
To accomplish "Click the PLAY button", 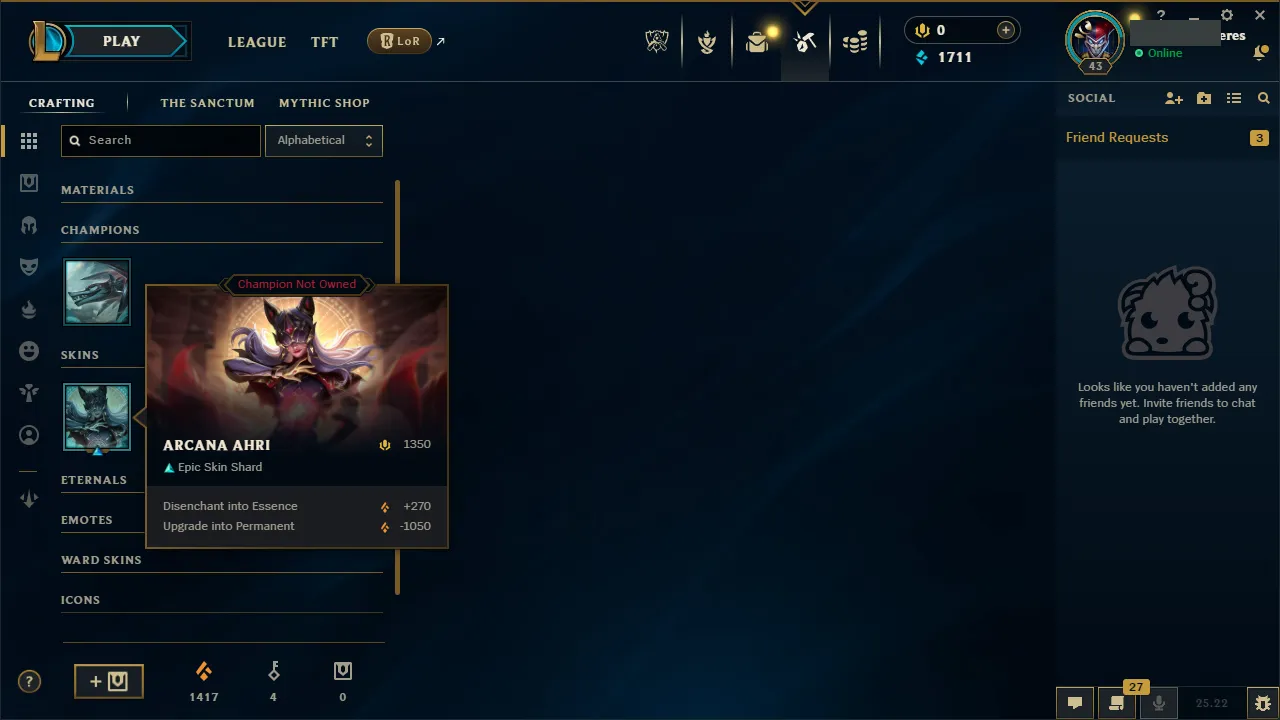I will pyautogui.click(x=121, y=41).
